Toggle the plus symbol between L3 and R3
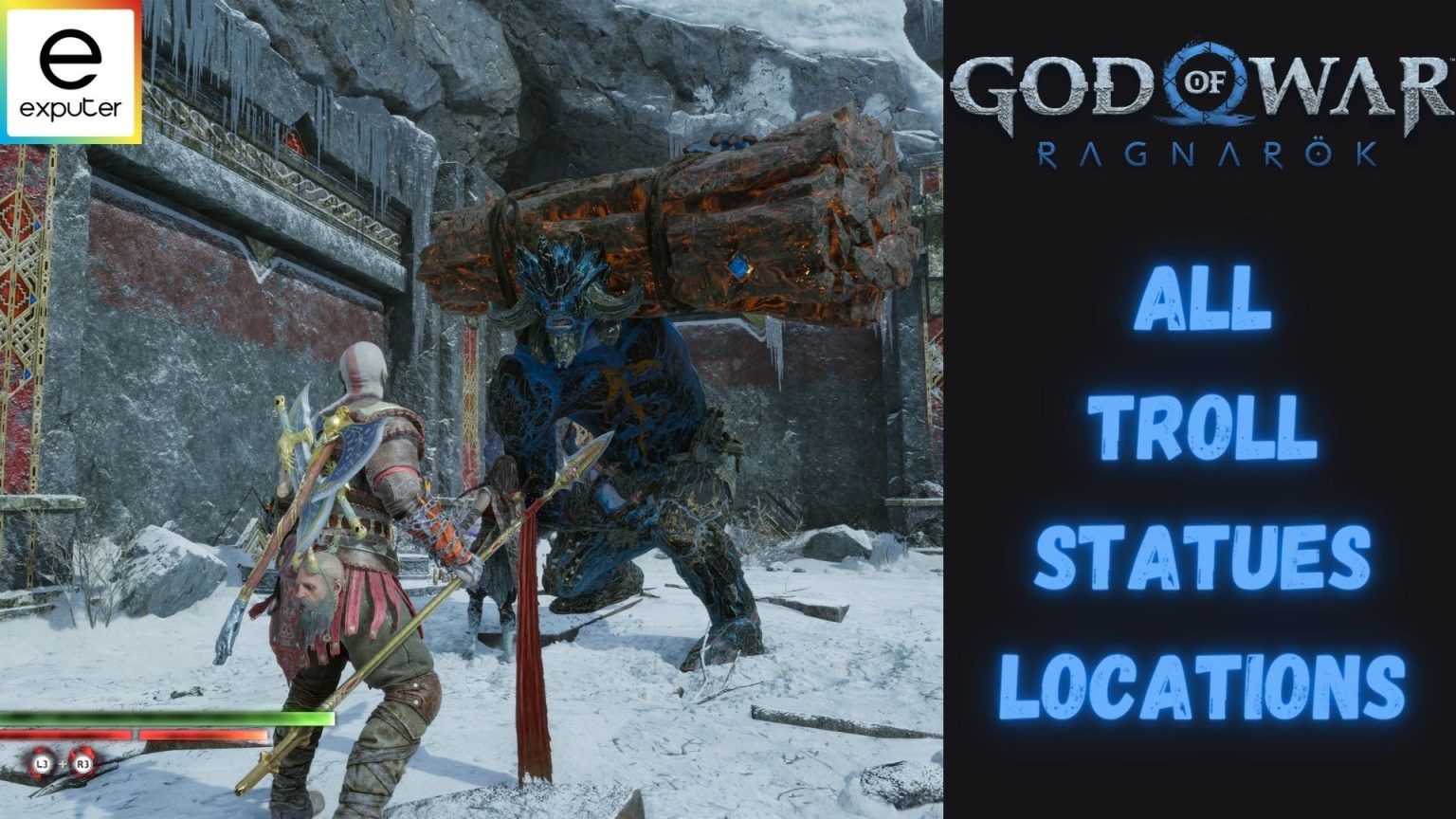The height and width of the screenshot is (819, 1456). pyautogui.click(x=64, y=763)
